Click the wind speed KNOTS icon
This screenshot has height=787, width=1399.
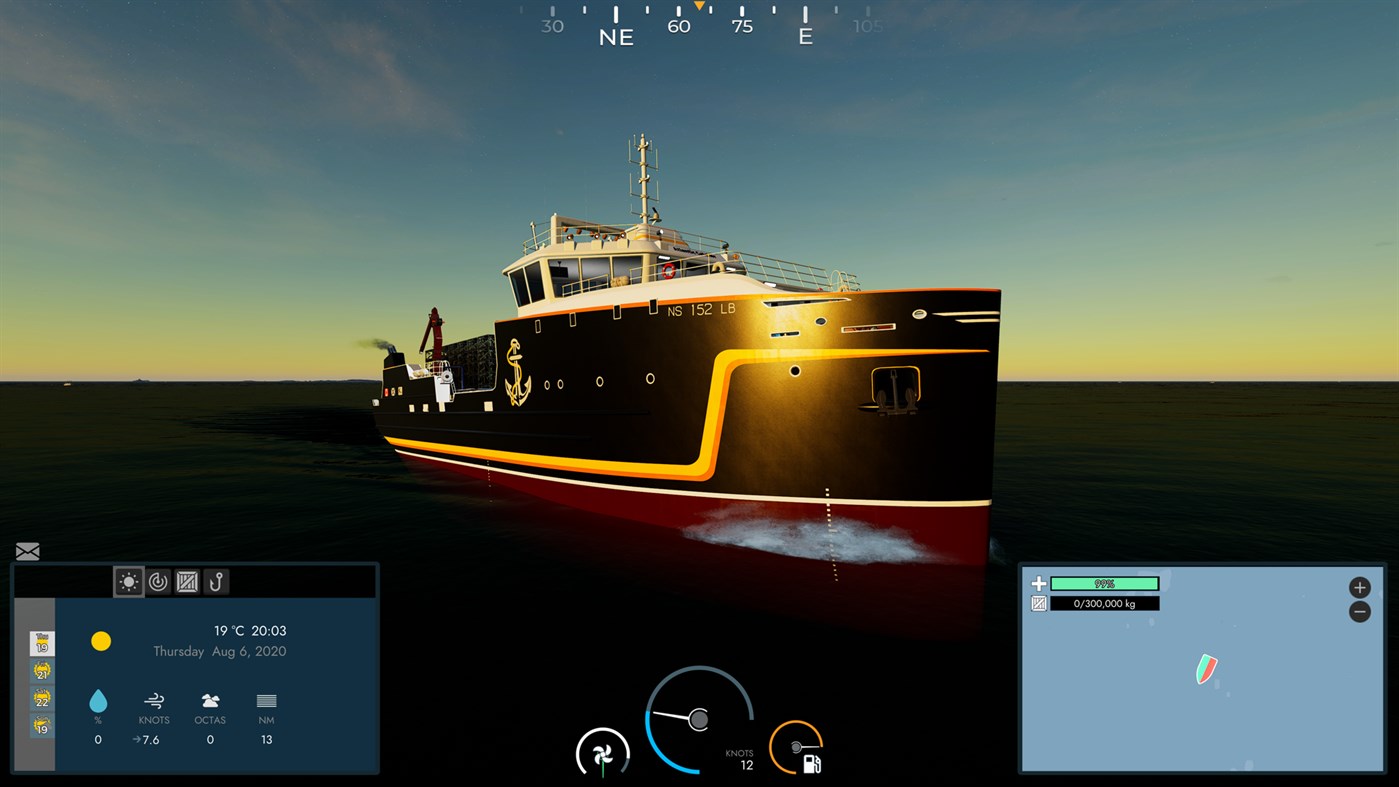(x=154, y=701)
